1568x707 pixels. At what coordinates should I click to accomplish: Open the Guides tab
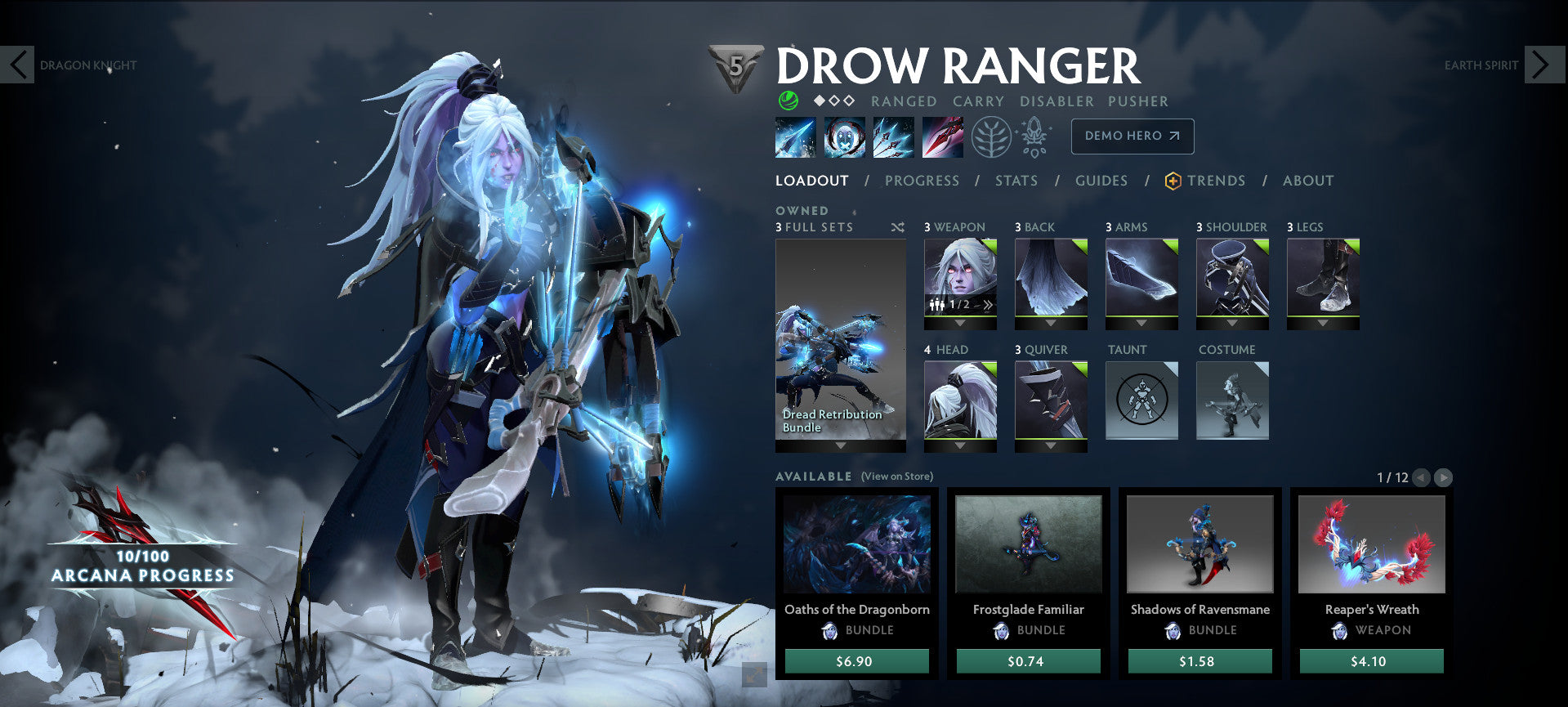(x=1101, y=181)
